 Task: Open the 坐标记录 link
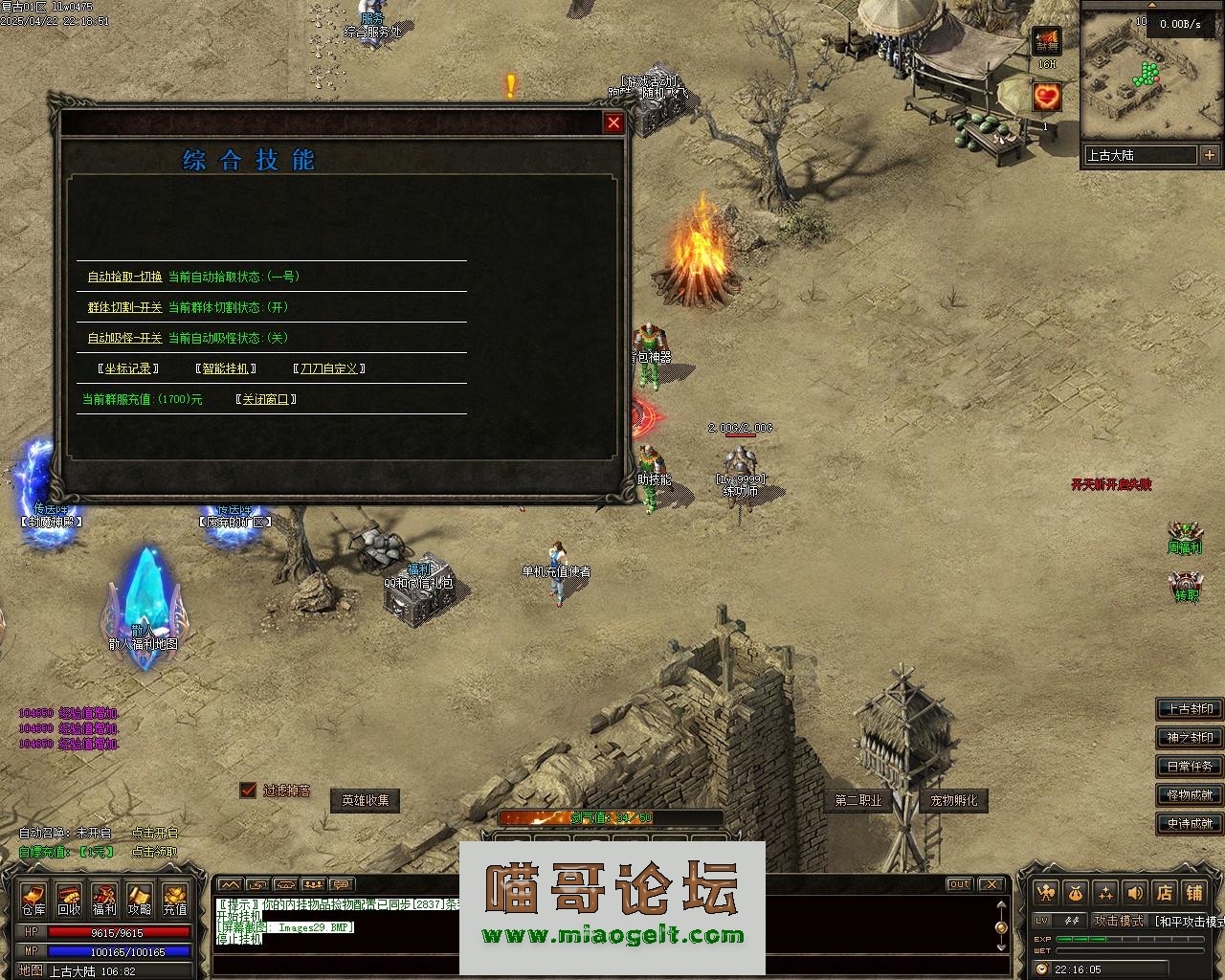128,368
